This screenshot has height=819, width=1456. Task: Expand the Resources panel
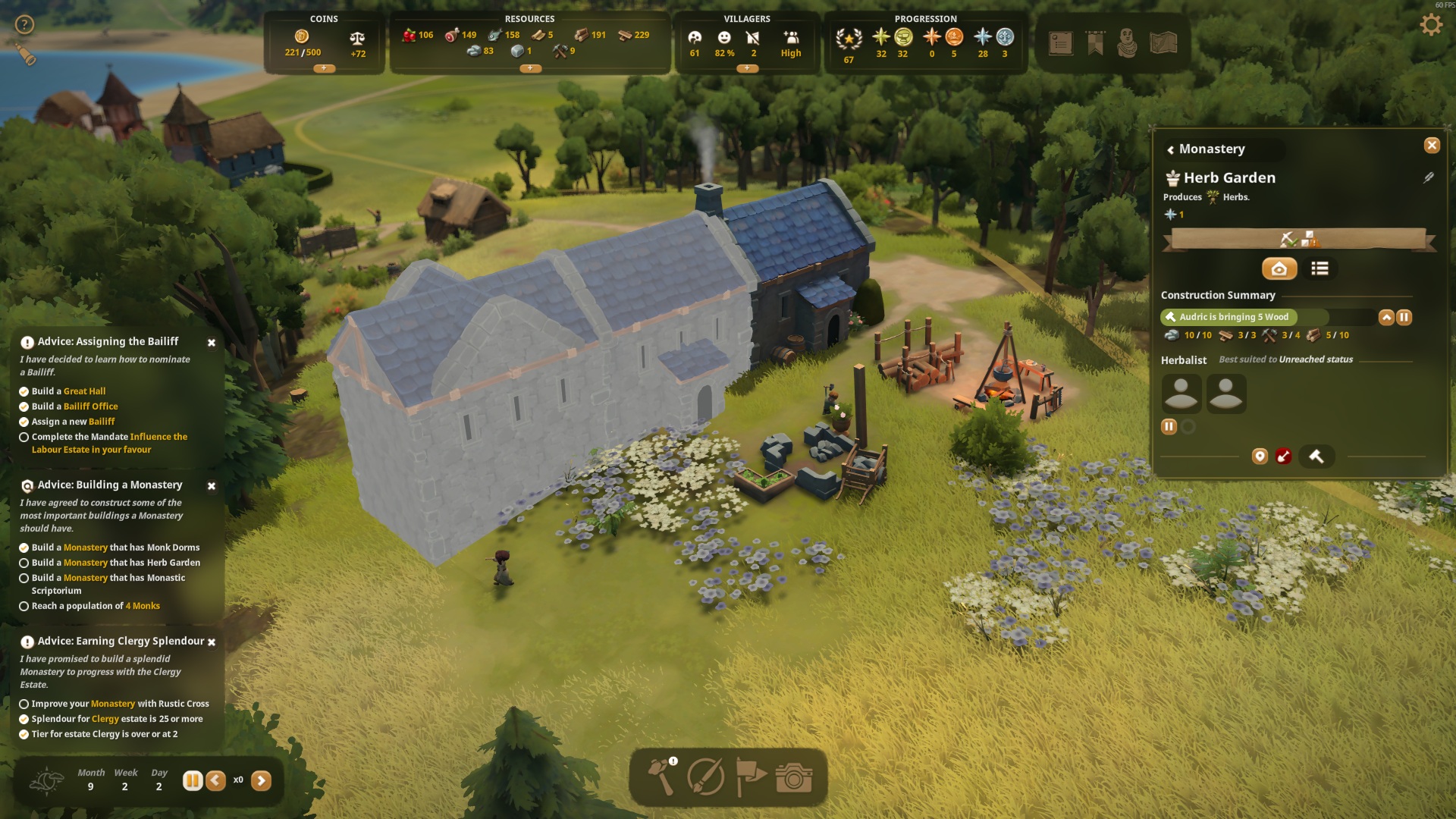[530, 68]
